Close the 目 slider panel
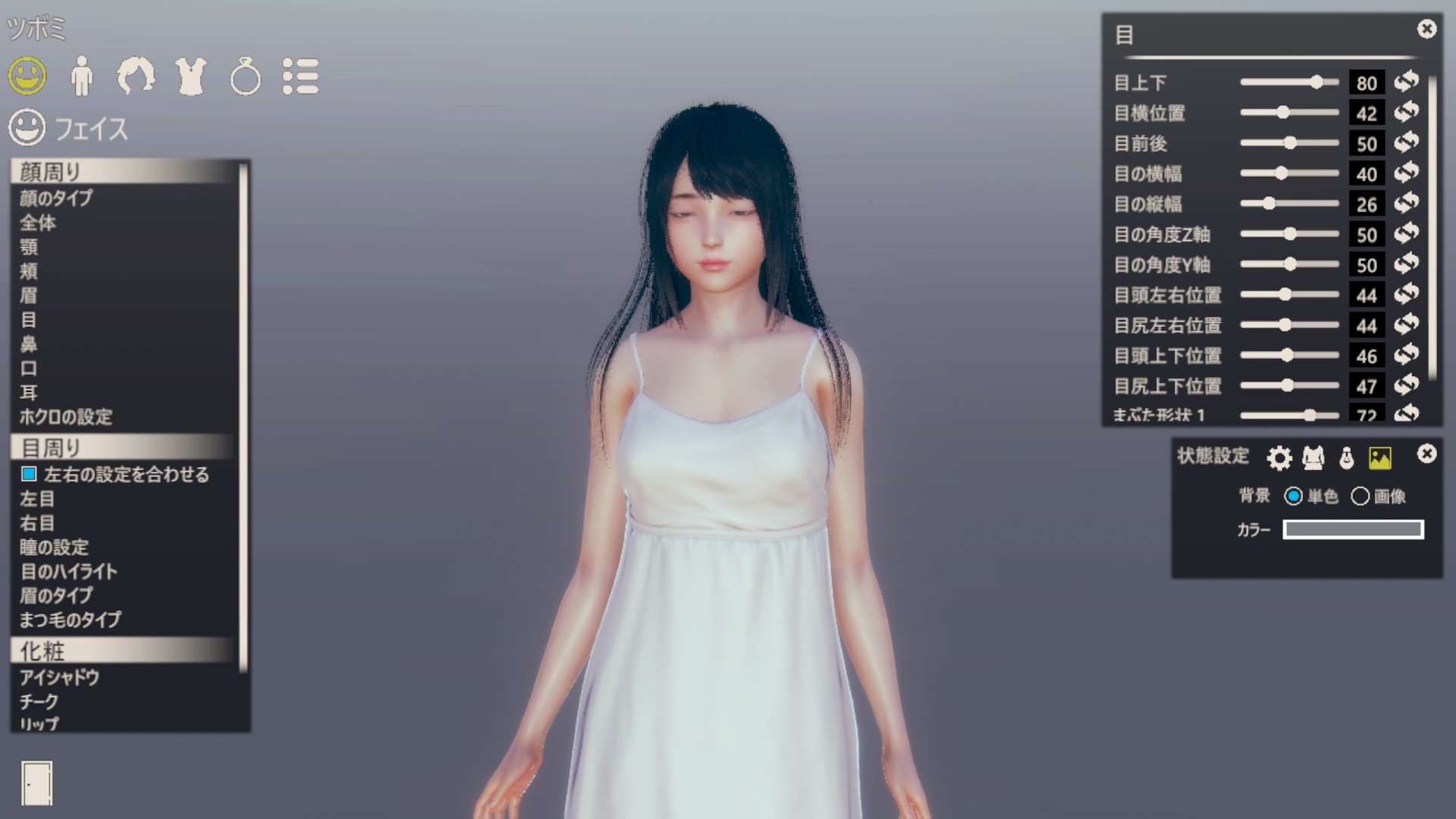1456x819 pixels. [1426, 30]
